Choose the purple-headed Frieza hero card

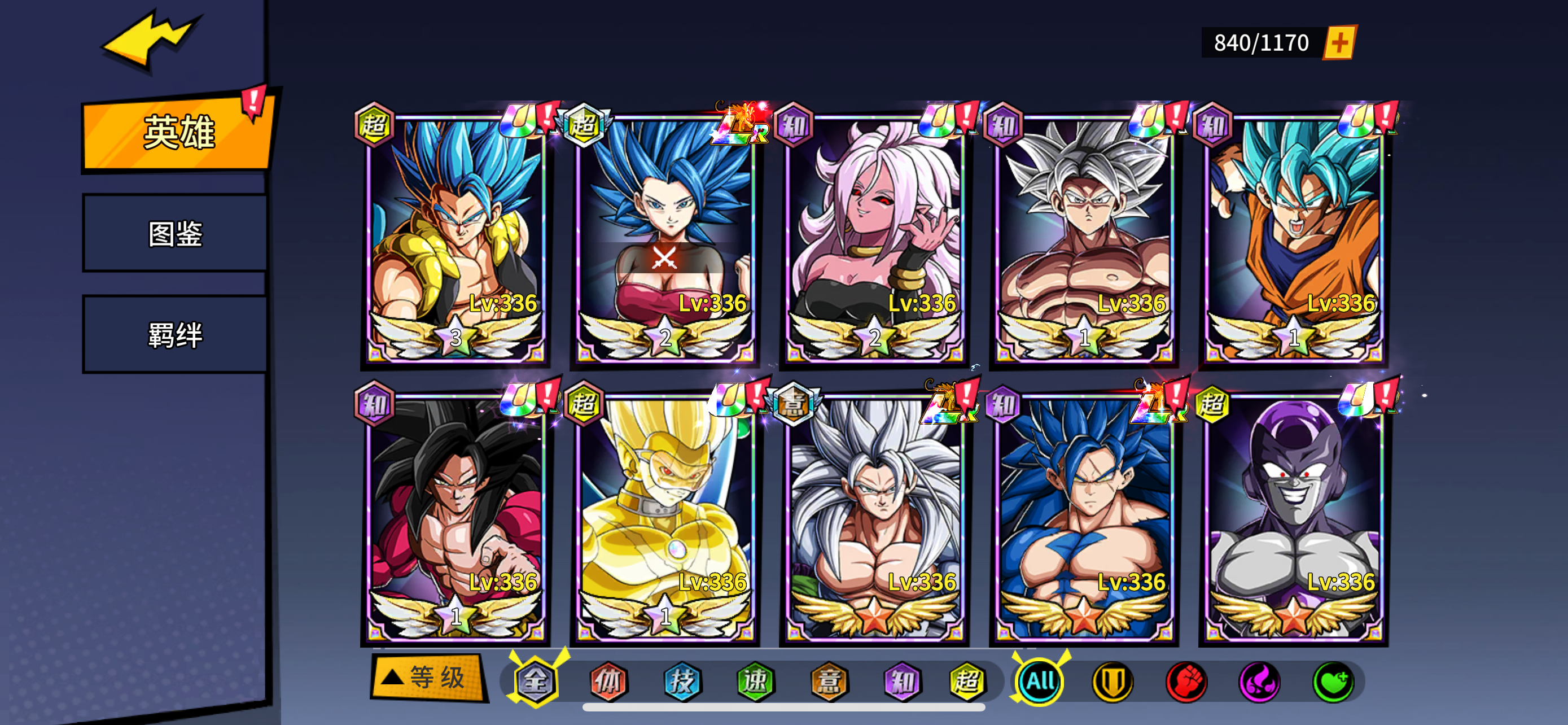point(1293,517)
